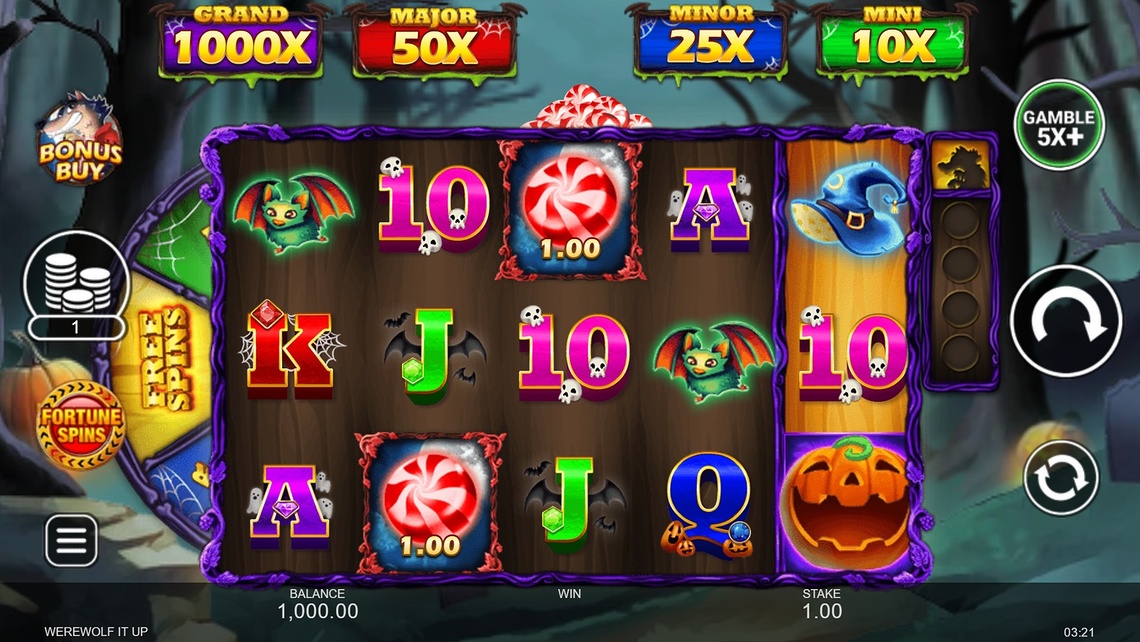Open the autoplay spin settings
Screen dimensions: 1140x642
pyautogui.click(x=1061, y=478)
